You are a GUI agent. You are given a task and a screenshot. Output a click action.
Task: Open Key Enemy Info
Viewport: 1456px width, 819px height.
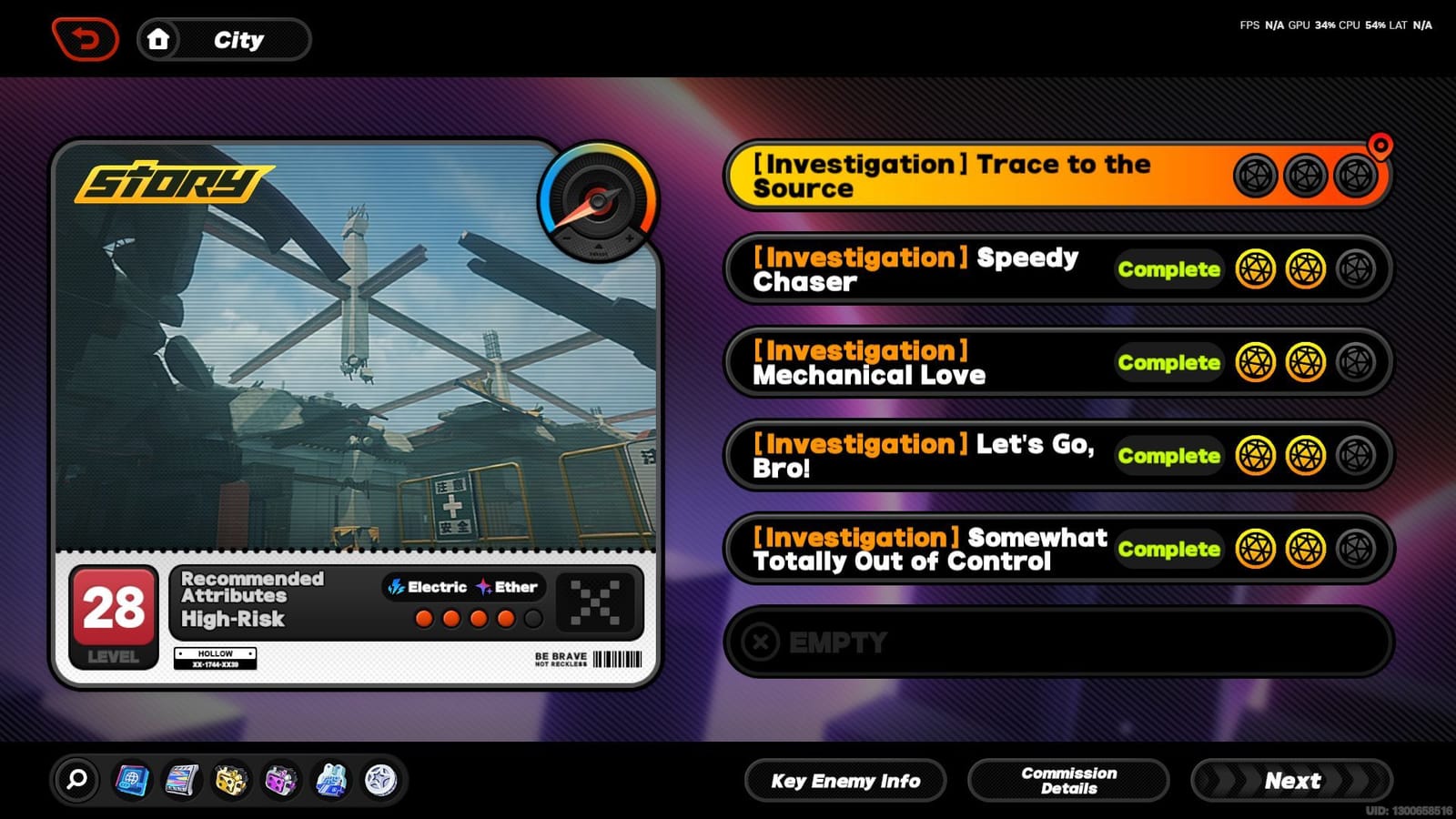(844, 780)
